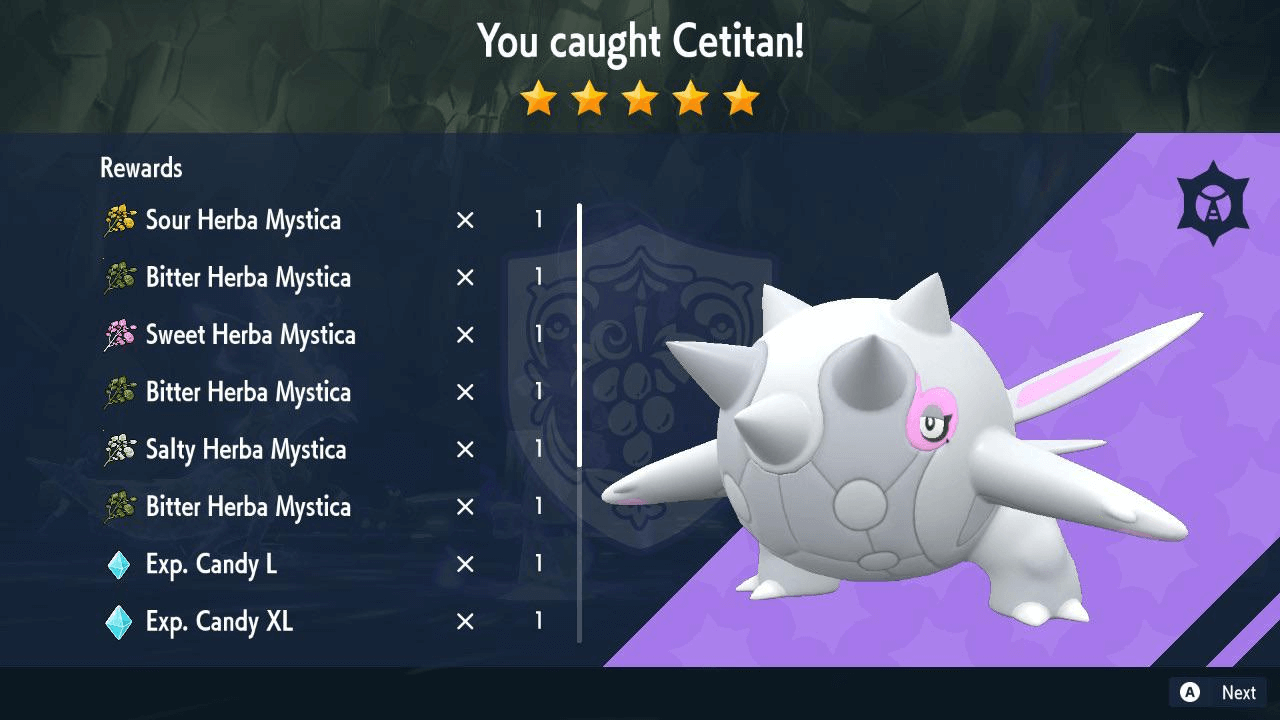Click the A button prompt circle
Image resolution: width=1280 pixels, height=720 pixels.
point(1189,692)
